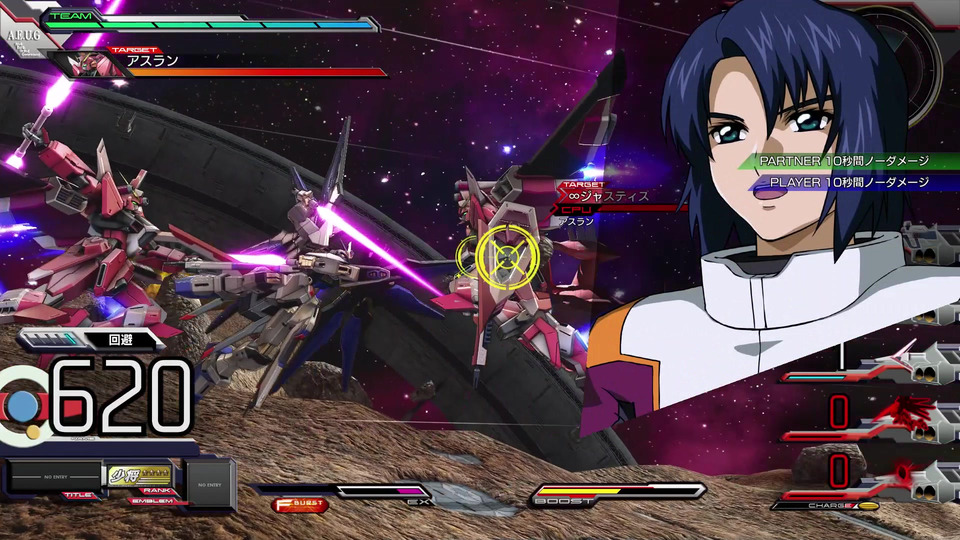Click the F Burst badge

tap(300, 505)
